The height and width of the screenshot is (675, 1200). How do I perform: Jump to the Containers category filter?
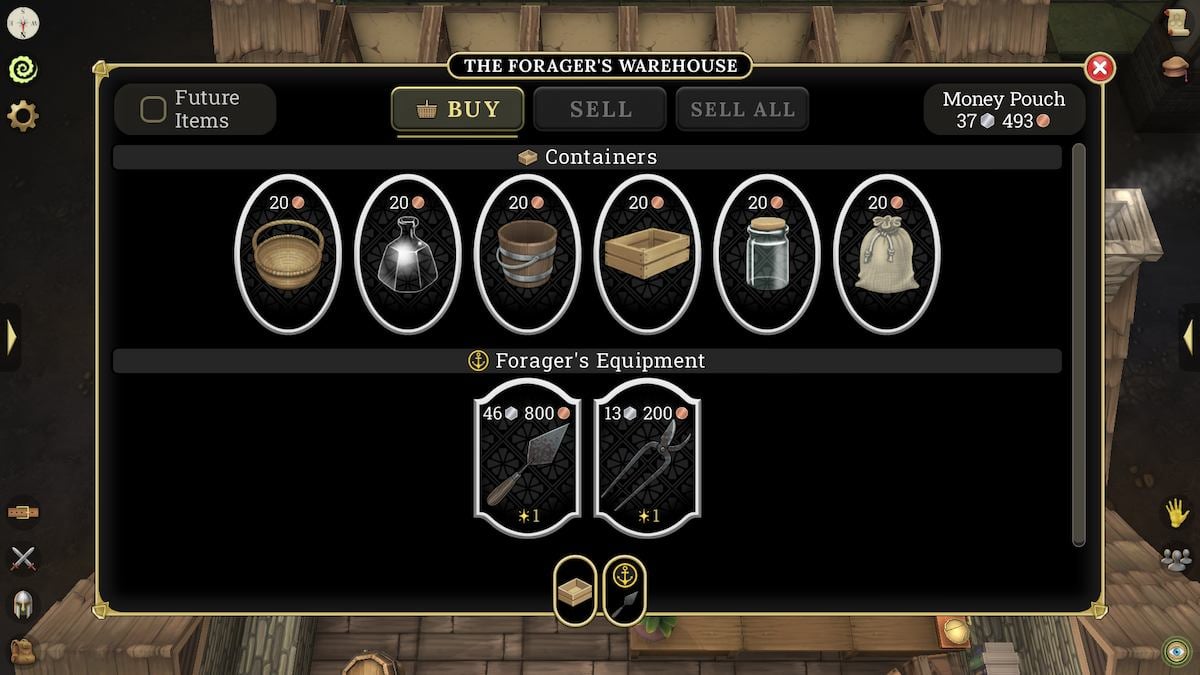pyautogui.click(x=575, y=591)
